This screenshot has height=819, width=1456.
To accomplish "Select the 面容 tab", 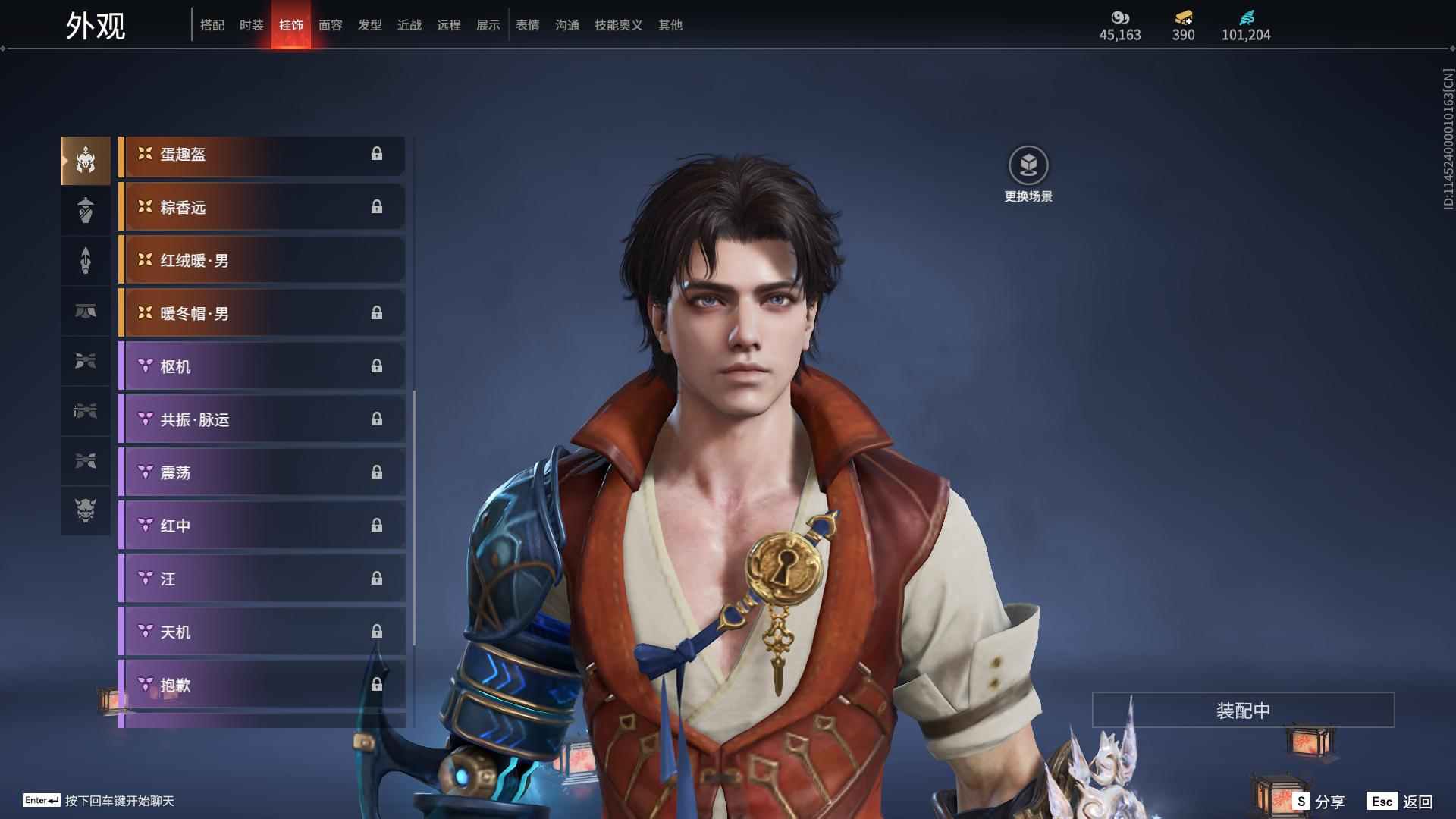I will click(x=330, y=25).
